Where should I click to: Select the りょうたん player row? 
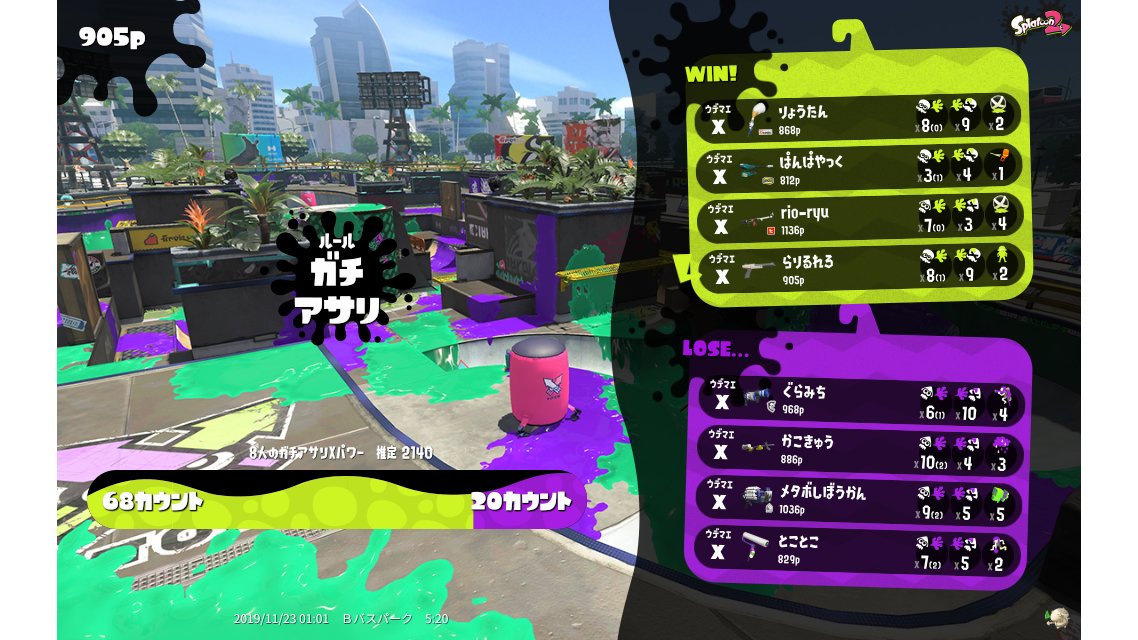pyautogui.click(x=858, y=116)
